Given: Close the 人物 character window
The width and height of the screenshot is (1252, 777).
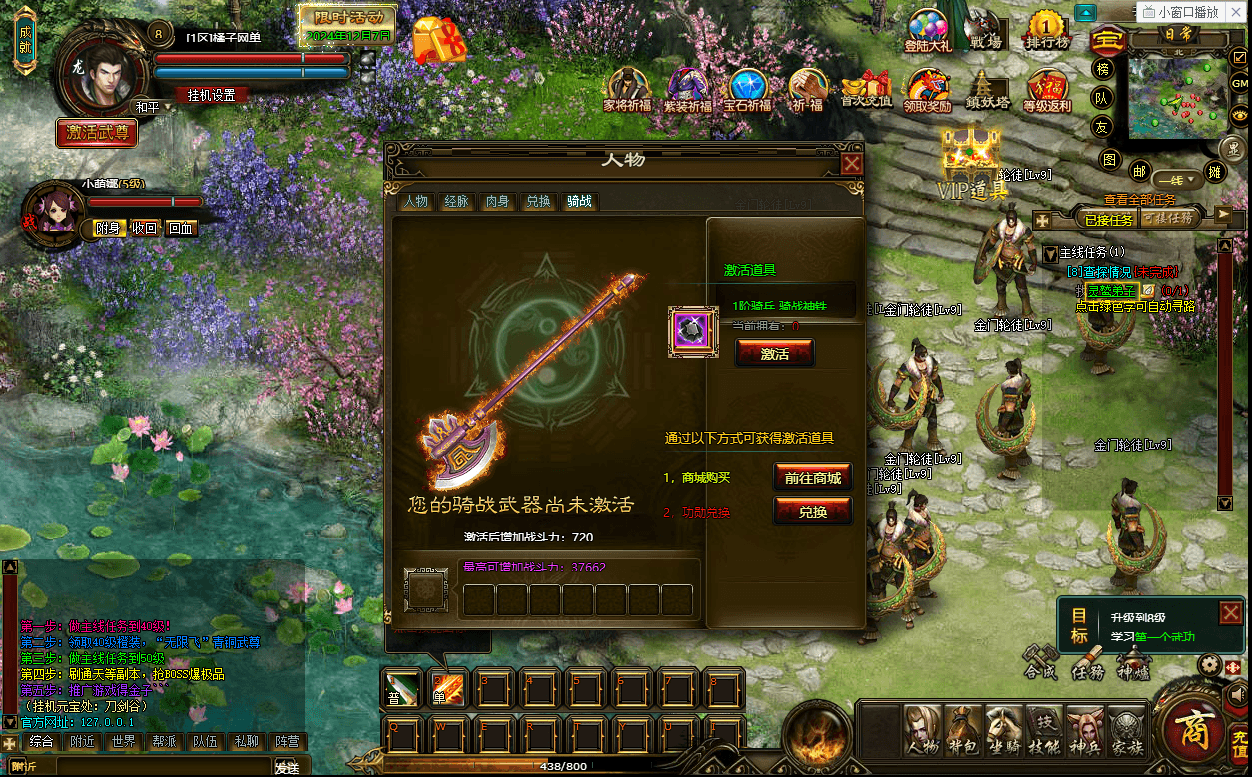Looking at the screenshot, I should (x=851, y=164).
